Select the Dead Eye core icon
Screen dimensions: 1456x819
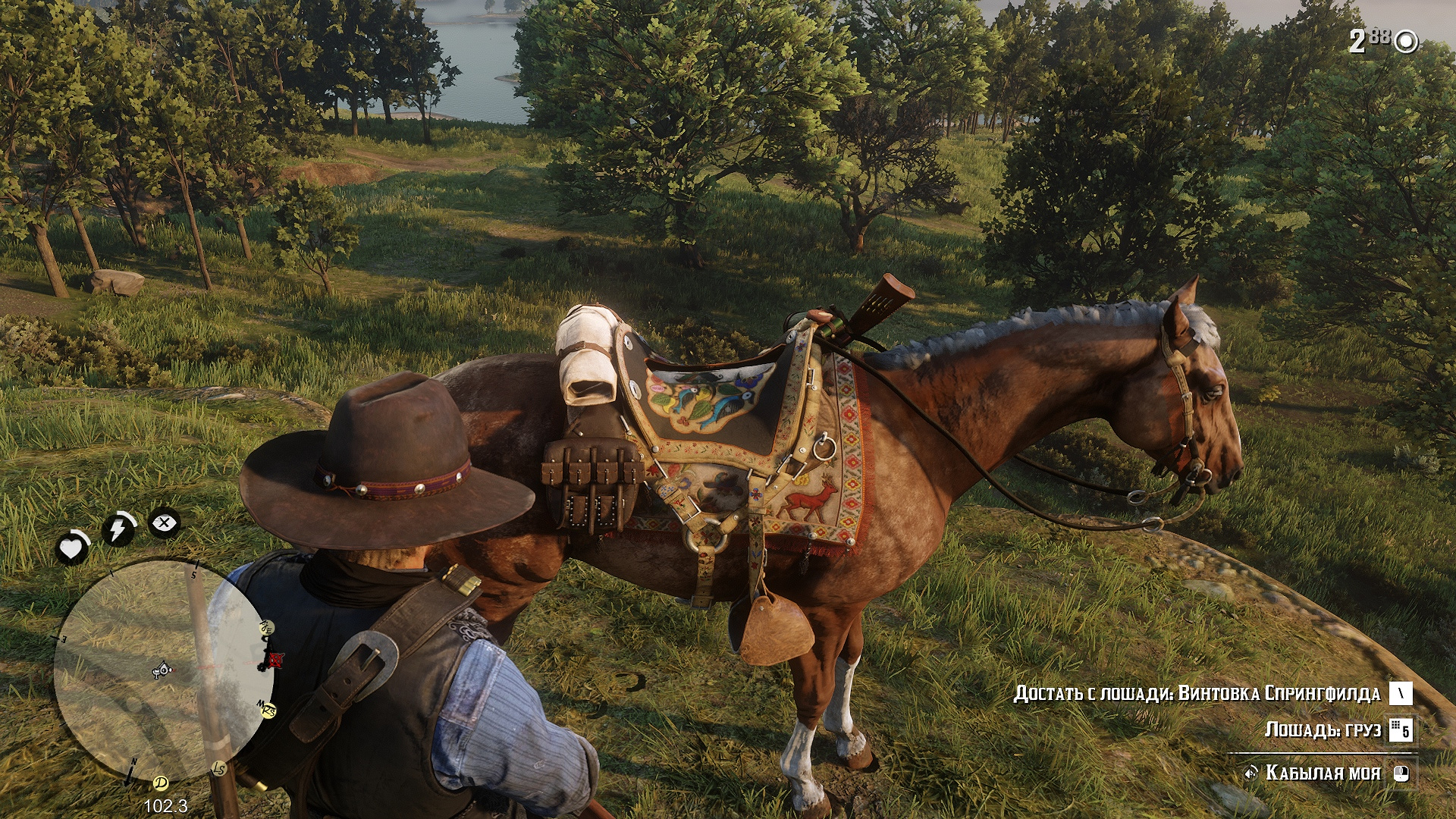tap(164, 522)
